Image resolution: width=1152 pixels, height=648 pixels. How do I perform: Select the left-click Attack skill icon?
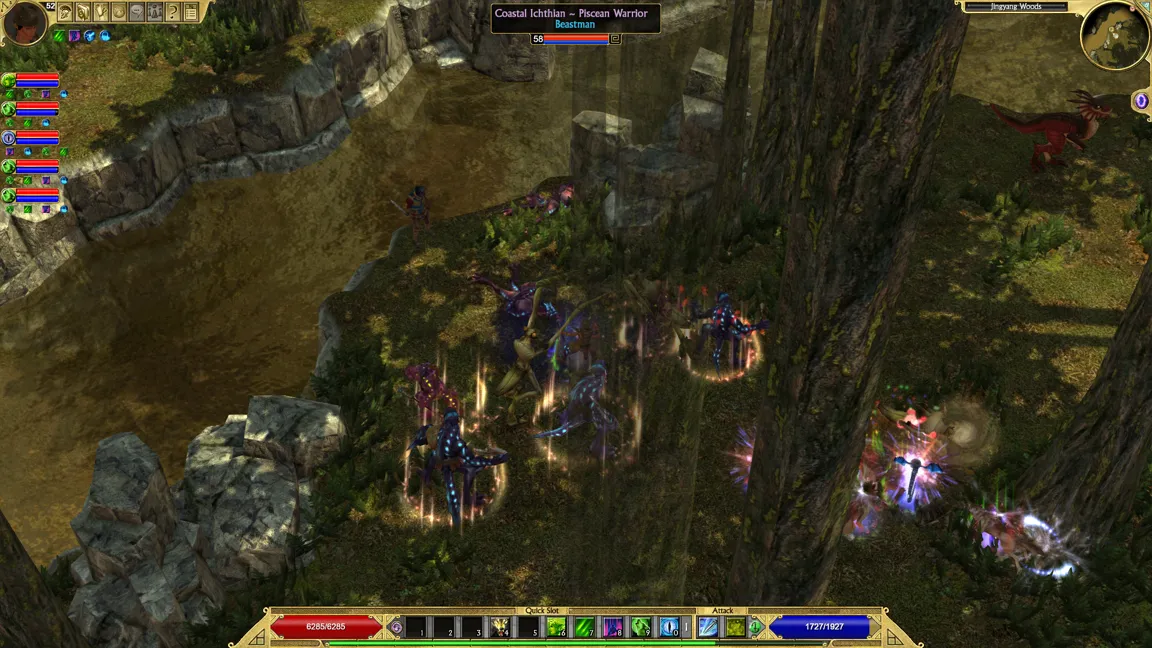(x=708, y=627)
